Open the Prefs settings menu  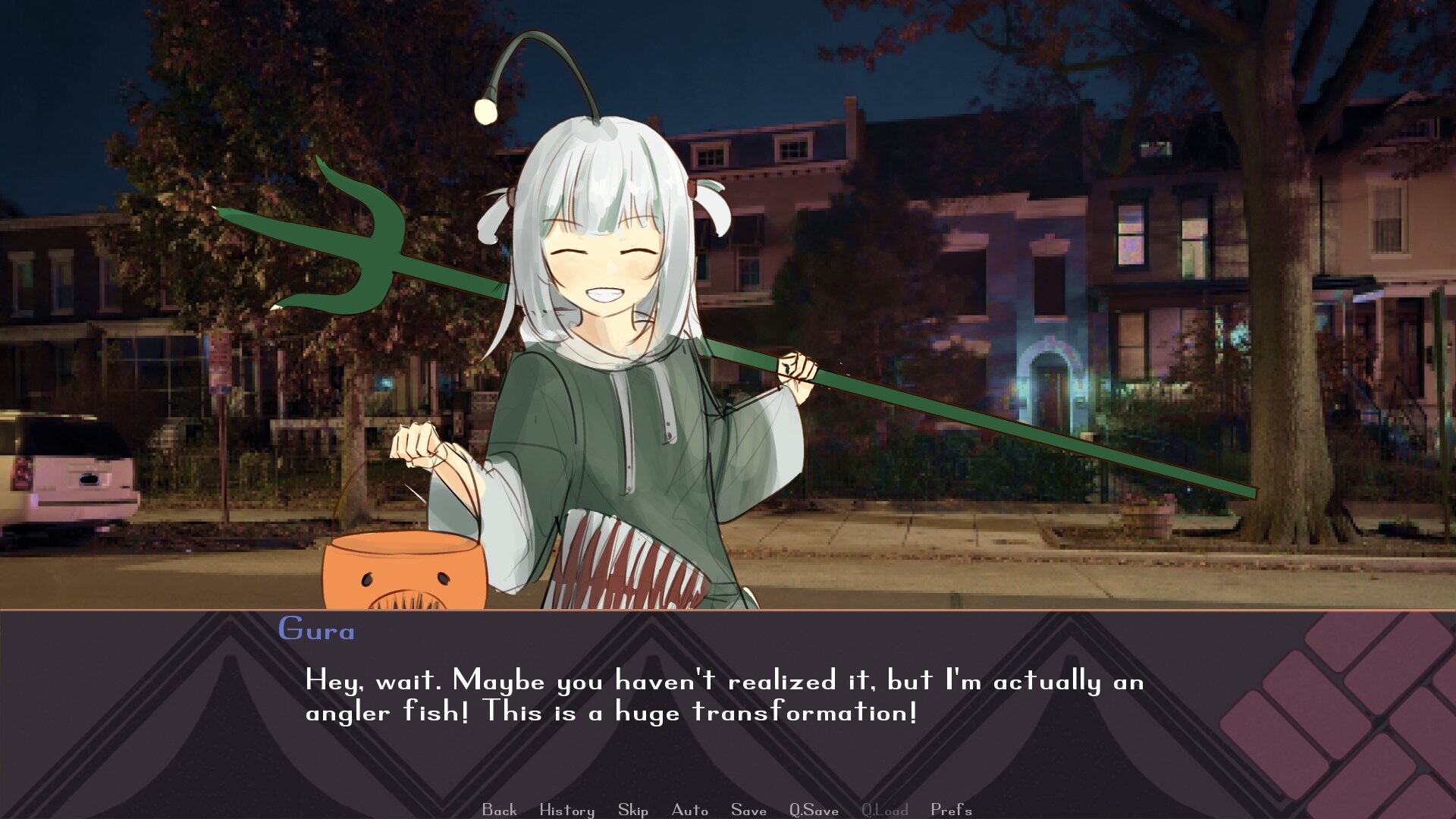click(952, 810)
